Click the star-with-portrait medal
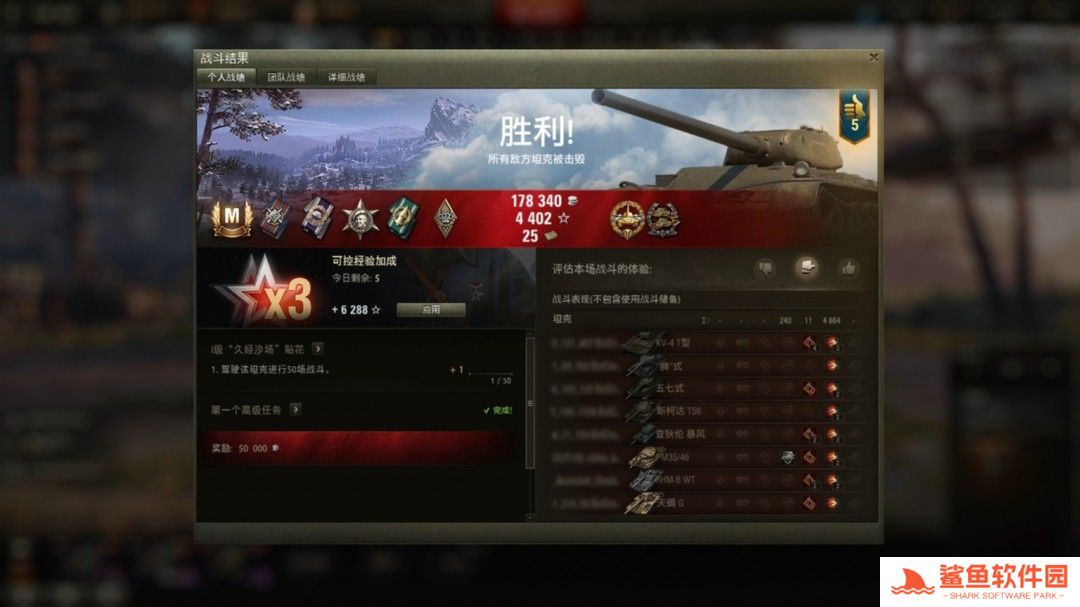The height and width of the screenshot is (607, 1080). point(361,218)
